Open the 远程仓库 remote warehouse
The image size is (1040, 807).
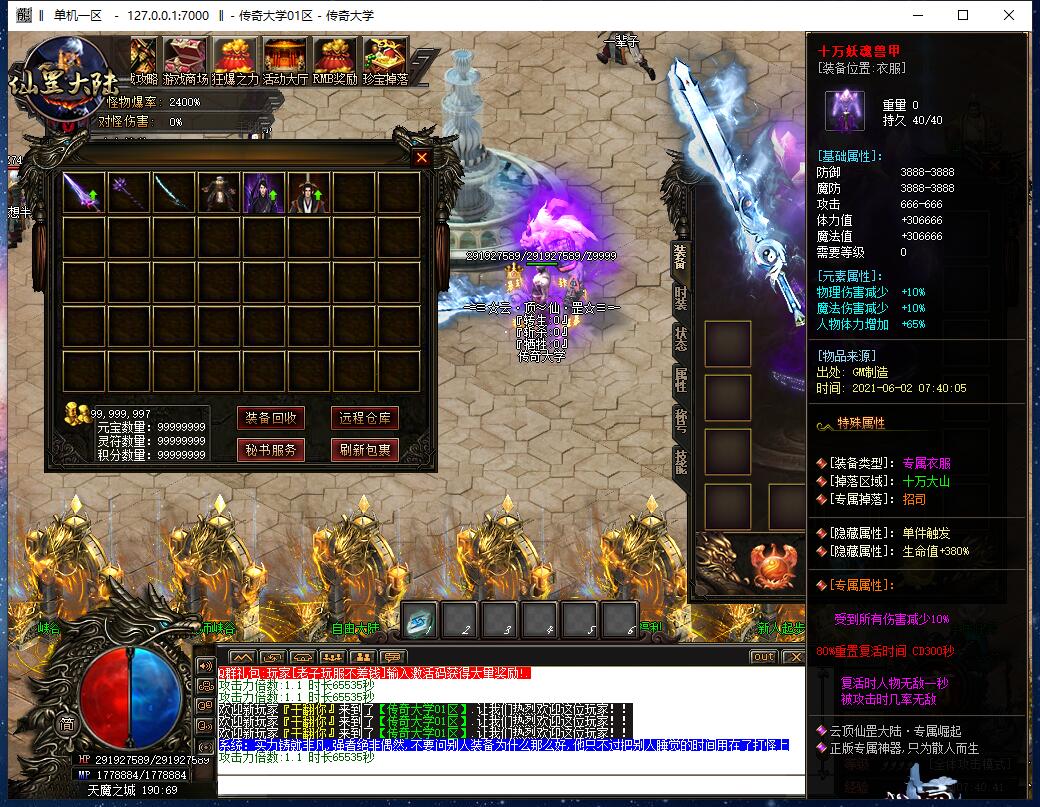tap(365, 418)
